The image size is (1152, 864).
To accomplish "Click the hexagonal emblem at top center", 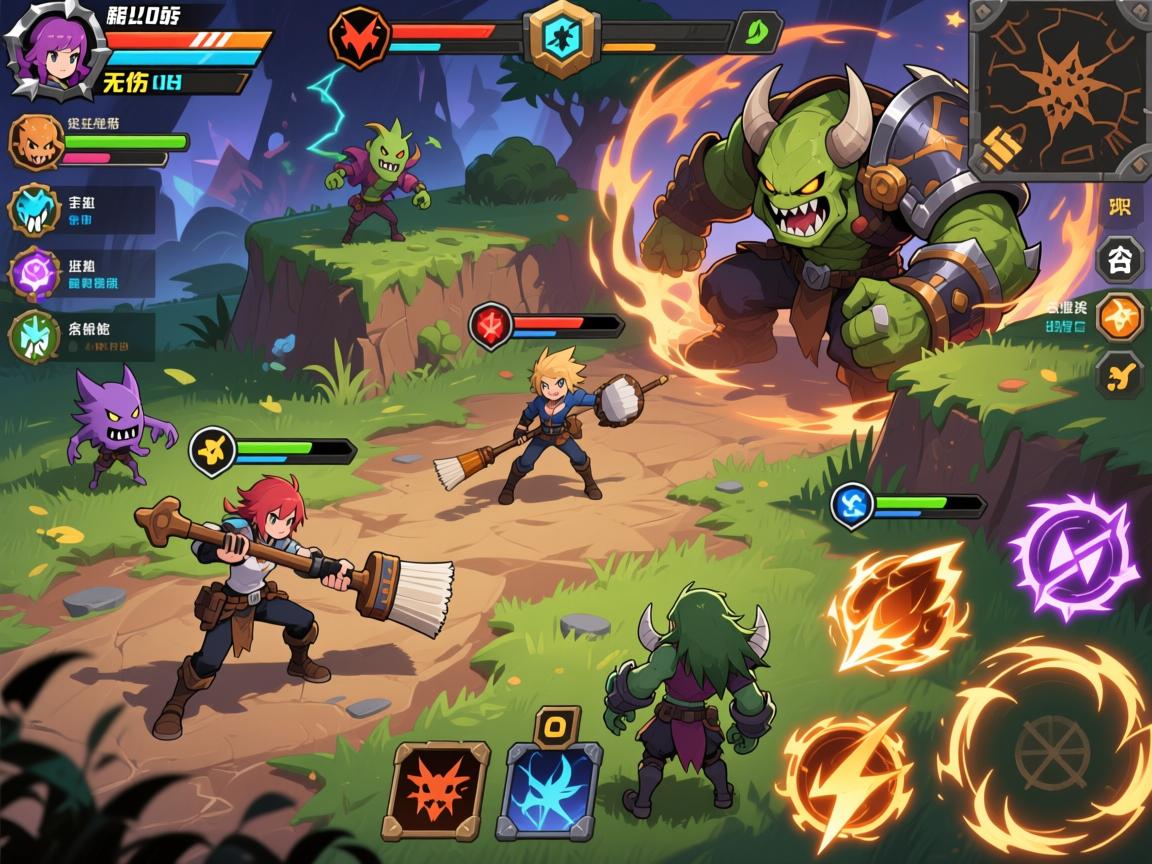I will click(563, 38).
